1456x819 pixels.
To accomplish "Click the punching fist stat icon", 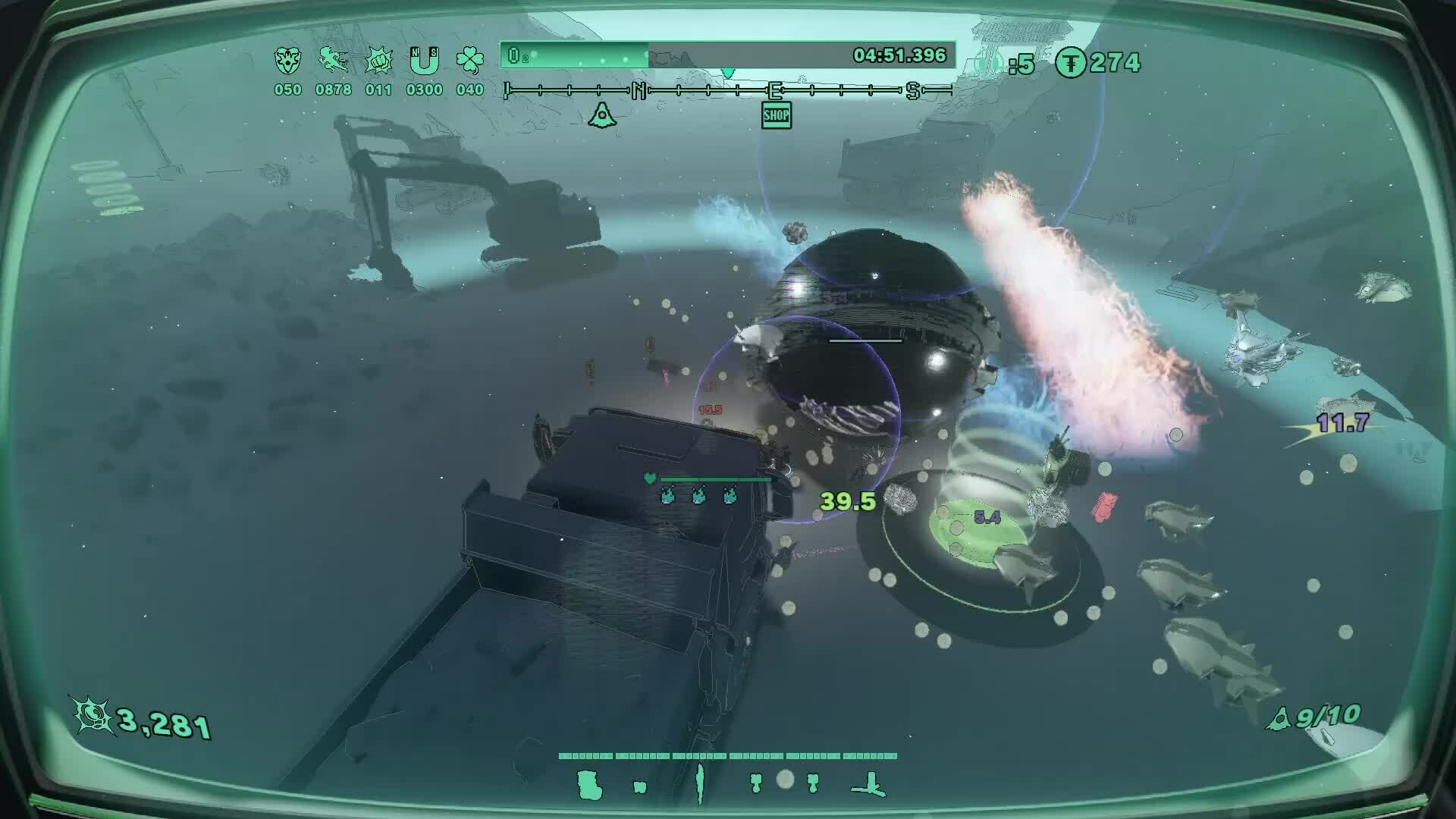I will coord(378,60).
